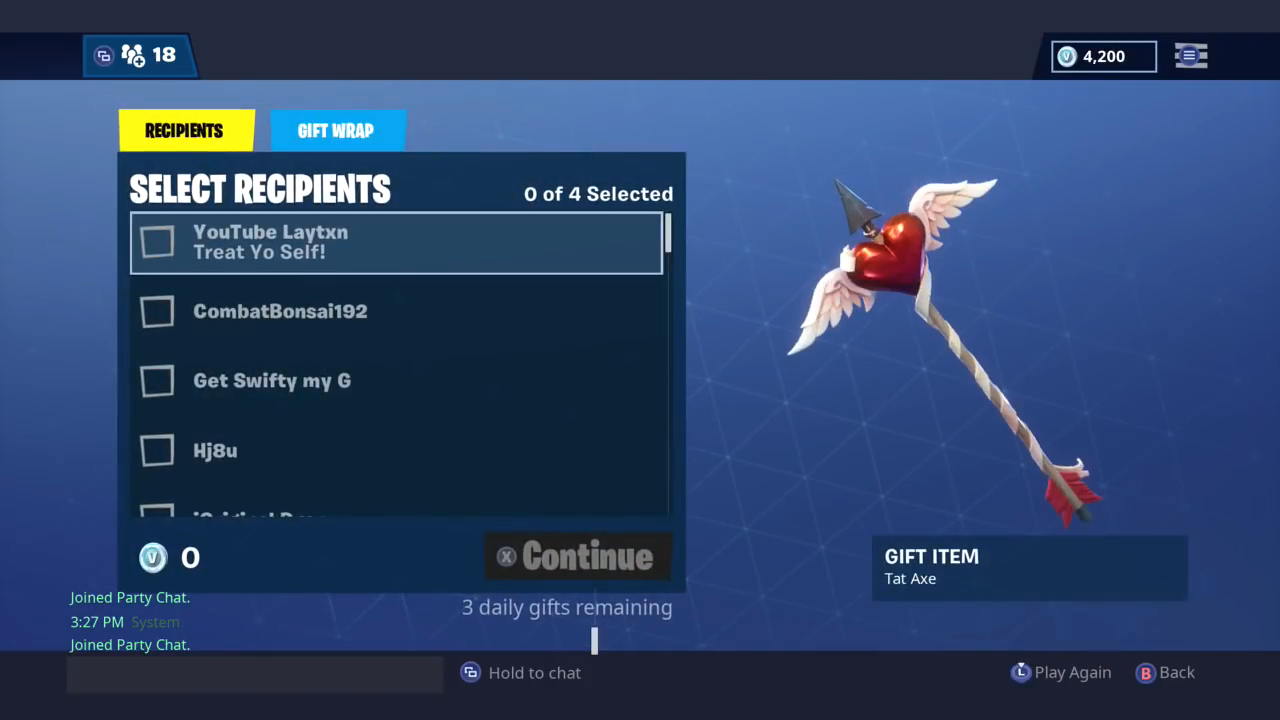The image size is (1280, 720).
Task: Check CombatBonsai192 as a gift recipient
Action: 157,311
